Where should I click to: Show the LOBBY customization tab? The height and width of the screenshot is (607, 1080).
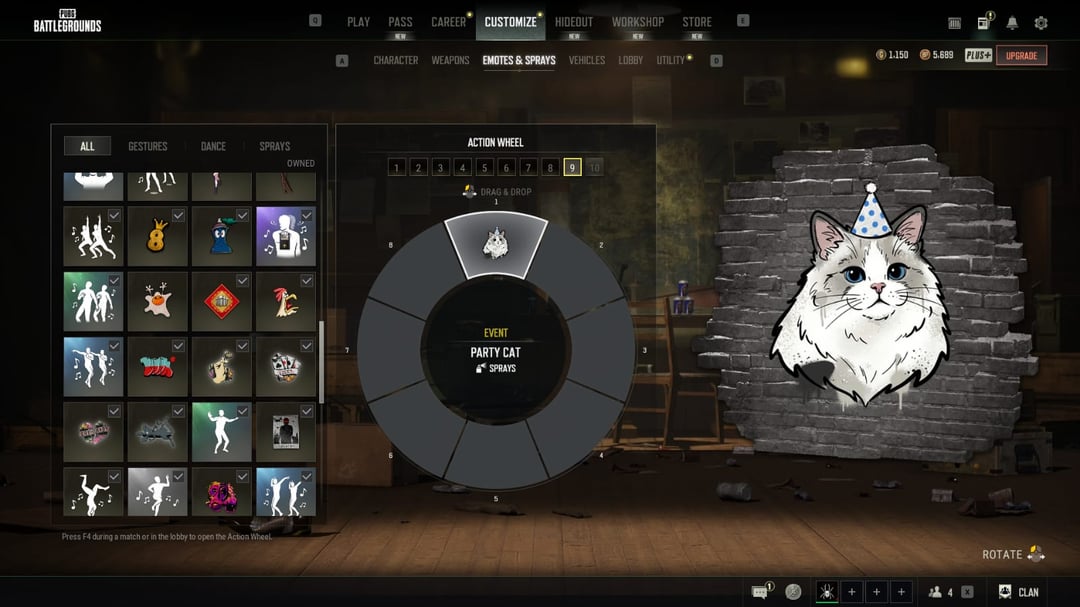[x=631, y=61]
